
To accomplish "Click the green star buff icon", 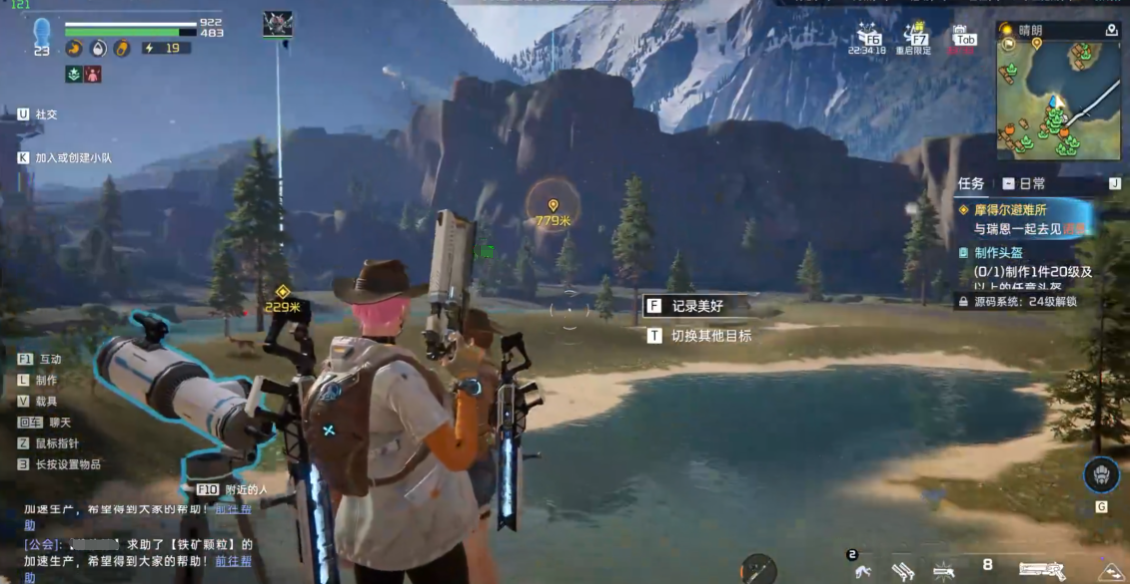I will [x=74, y=74].
